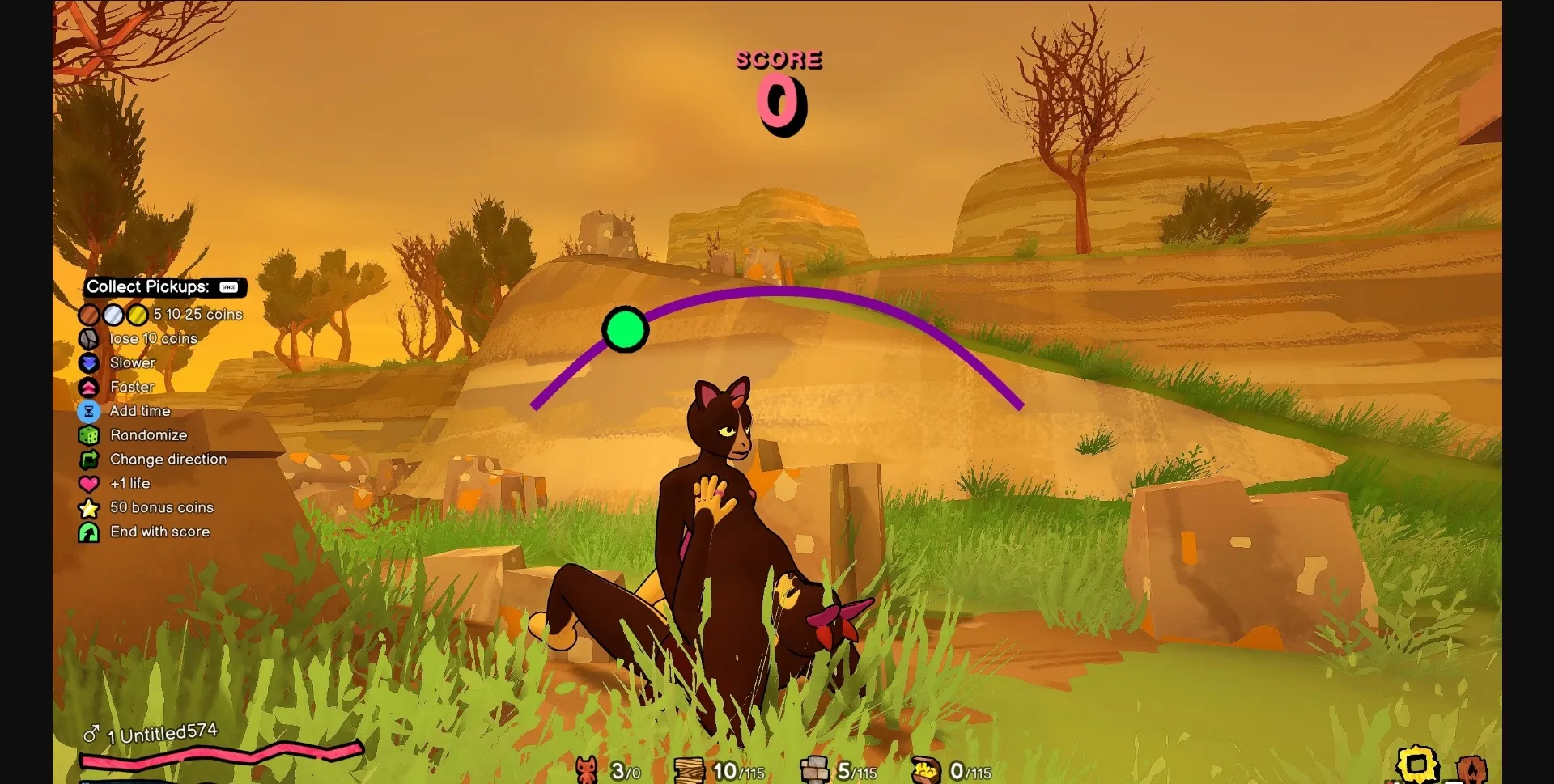Toggle the +1 life heart pickup

point(89,484)
